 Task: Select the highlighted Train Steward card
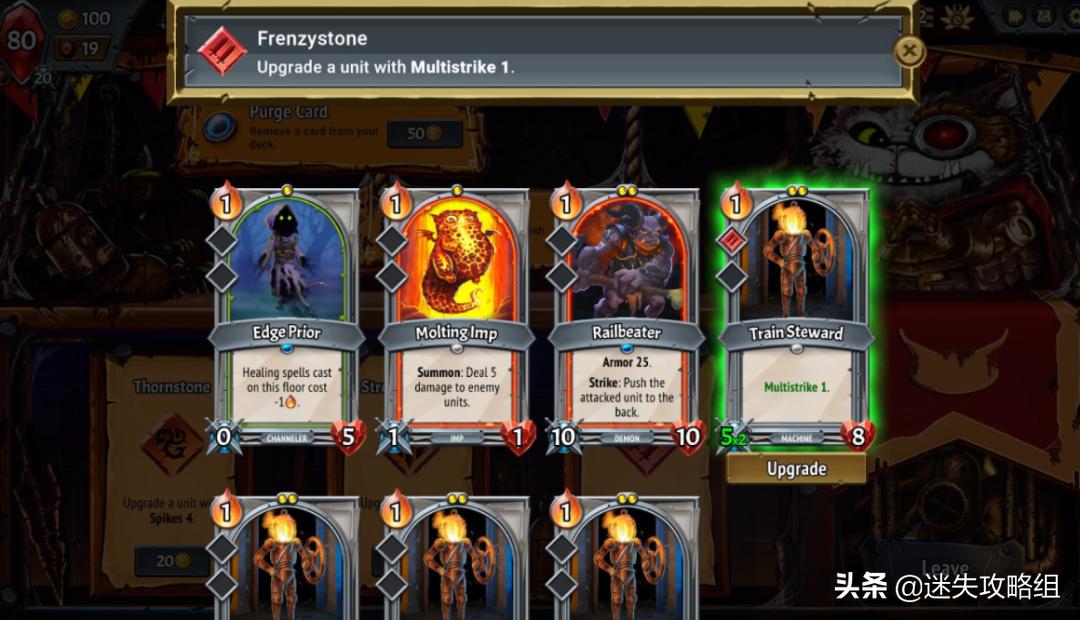click(796, 320)
